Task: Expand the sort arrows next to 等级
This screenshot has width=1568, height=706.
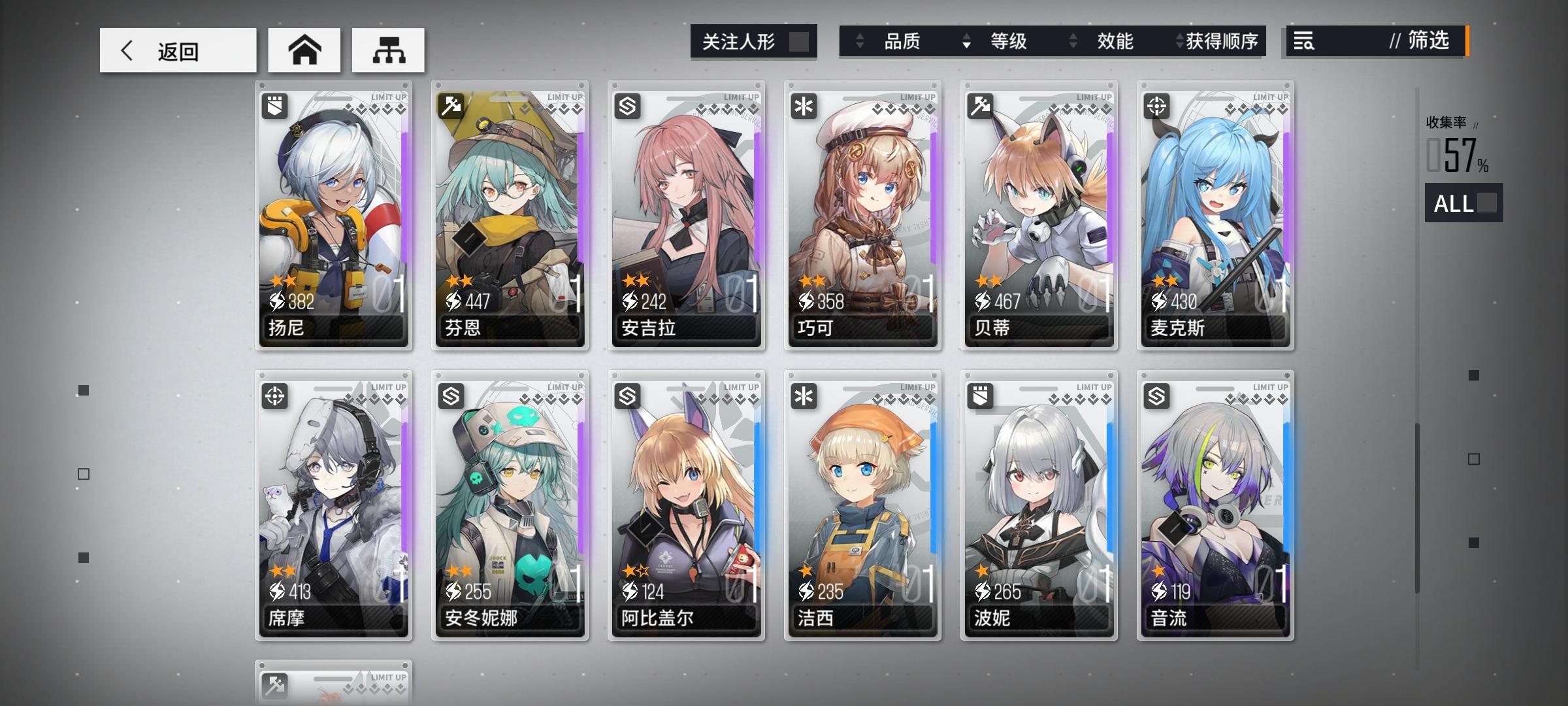Action: [x=965, y=42]
